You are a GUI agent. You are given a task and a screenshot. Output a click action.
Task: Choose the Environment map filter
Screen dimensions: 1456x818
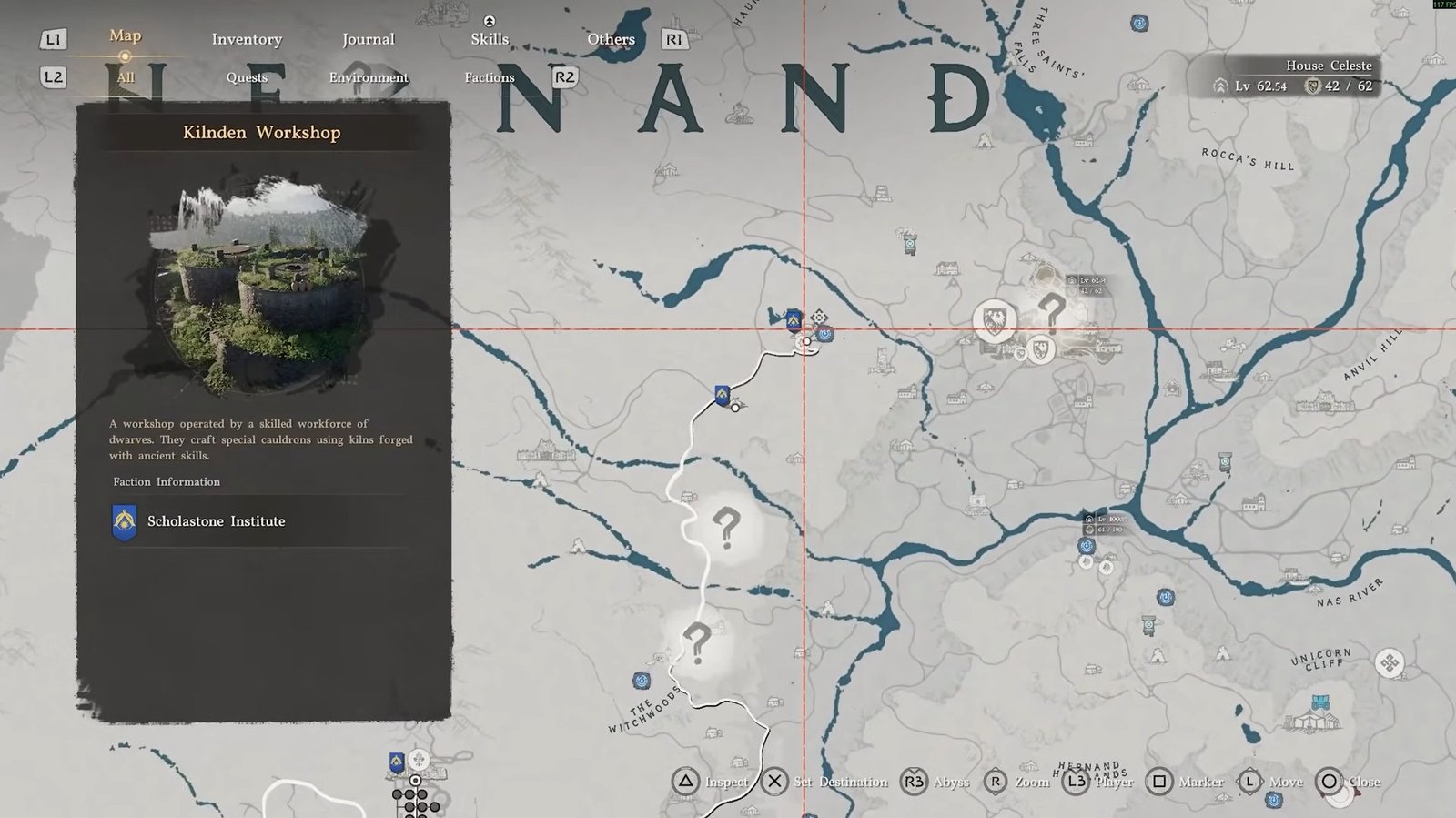[369, 77]
